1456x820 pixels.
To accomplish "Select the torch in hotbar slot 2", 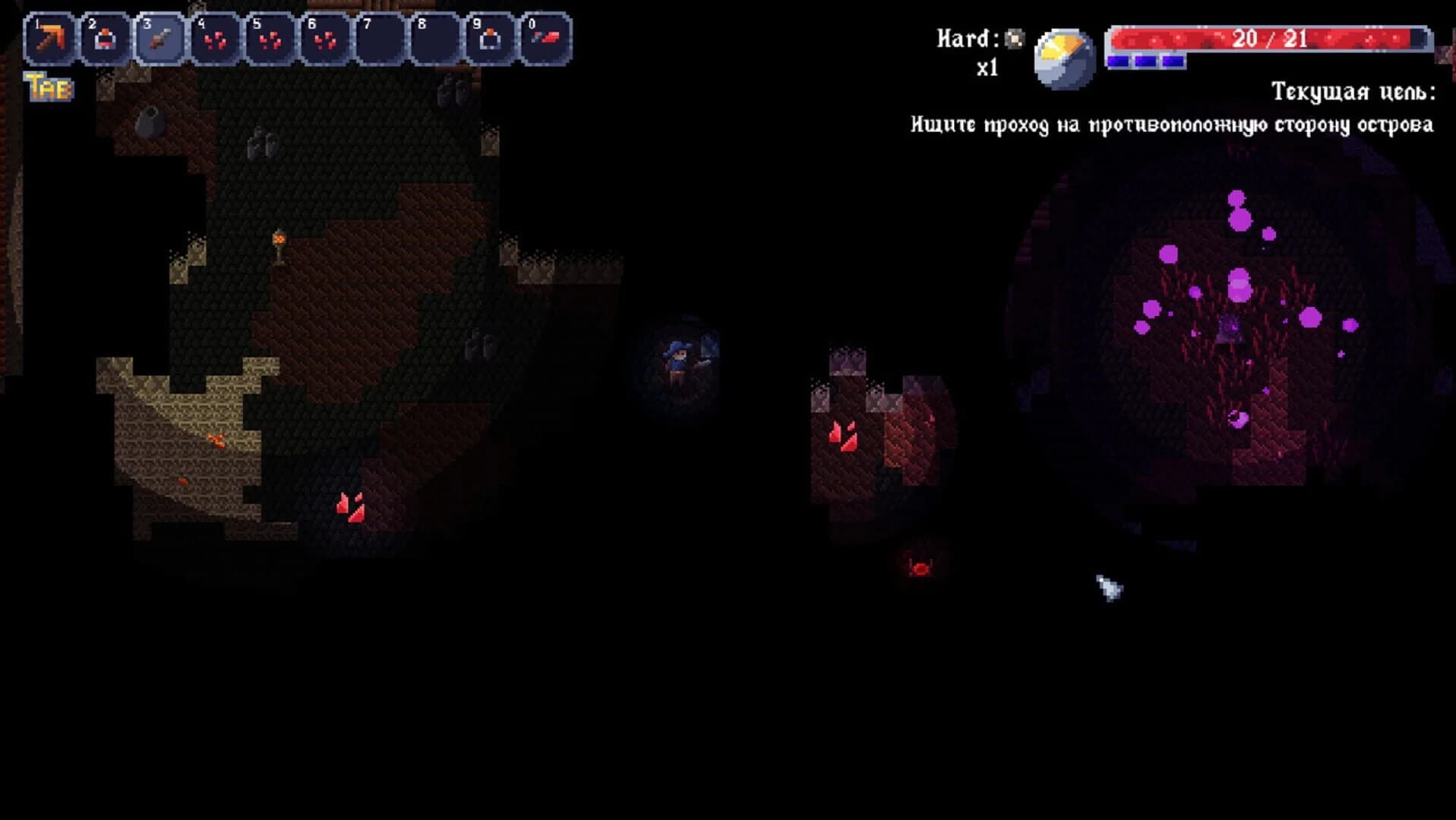I will [107, 36].
